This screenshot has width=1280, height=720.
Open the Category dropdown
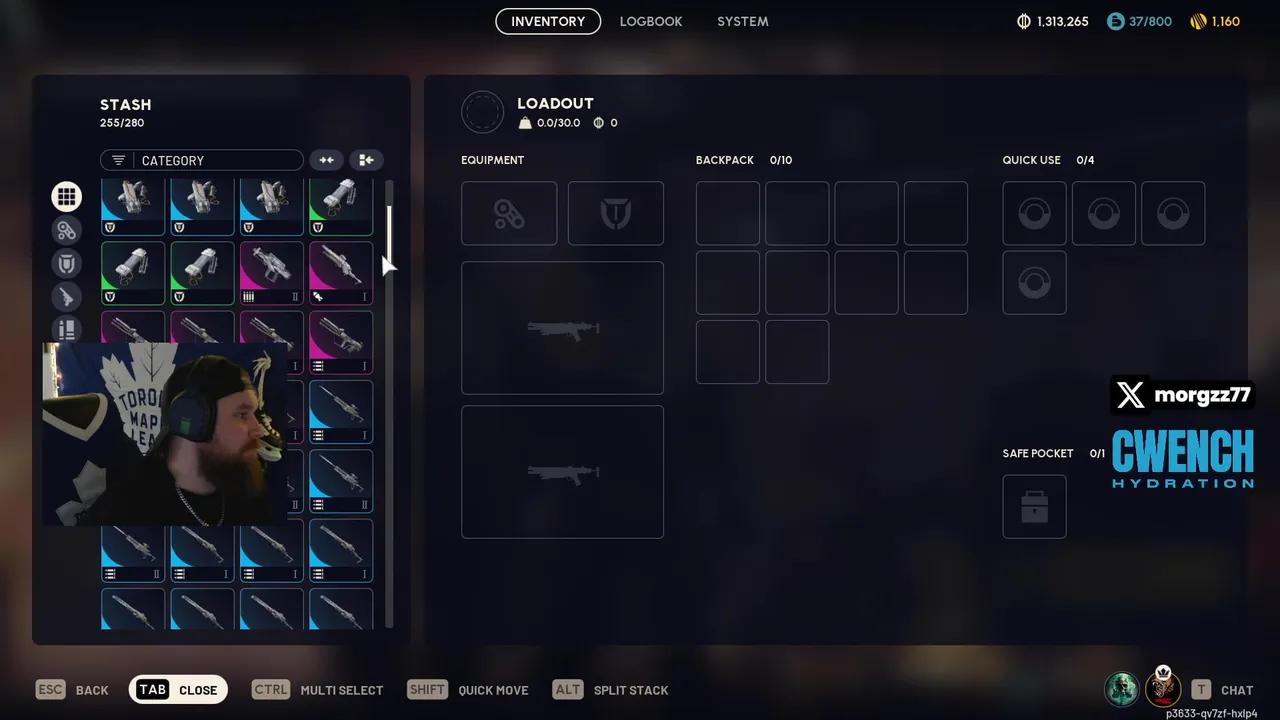[210, 160]
